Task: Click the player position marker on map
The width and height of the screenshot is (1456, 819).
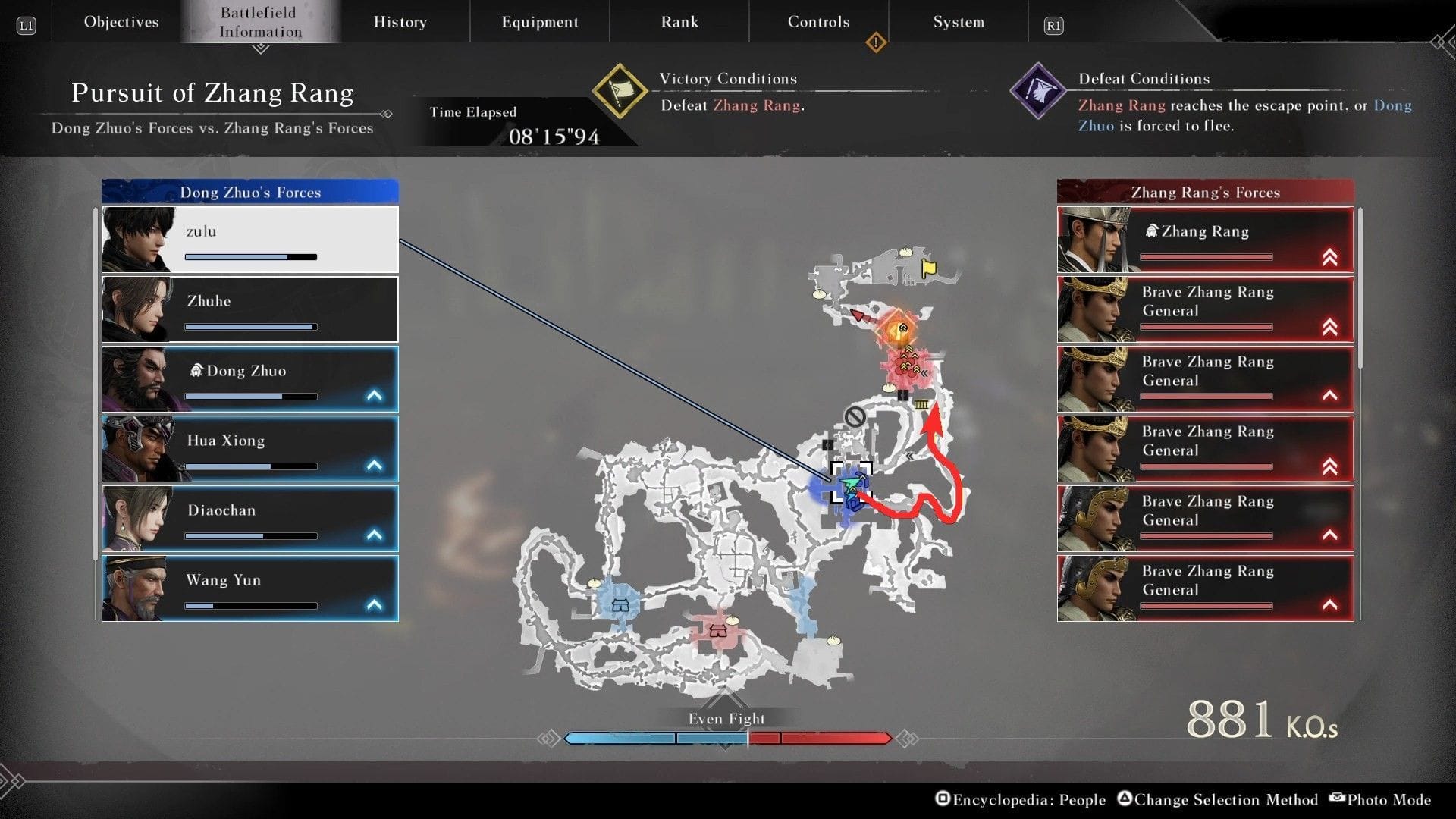Action: [851, 482]
